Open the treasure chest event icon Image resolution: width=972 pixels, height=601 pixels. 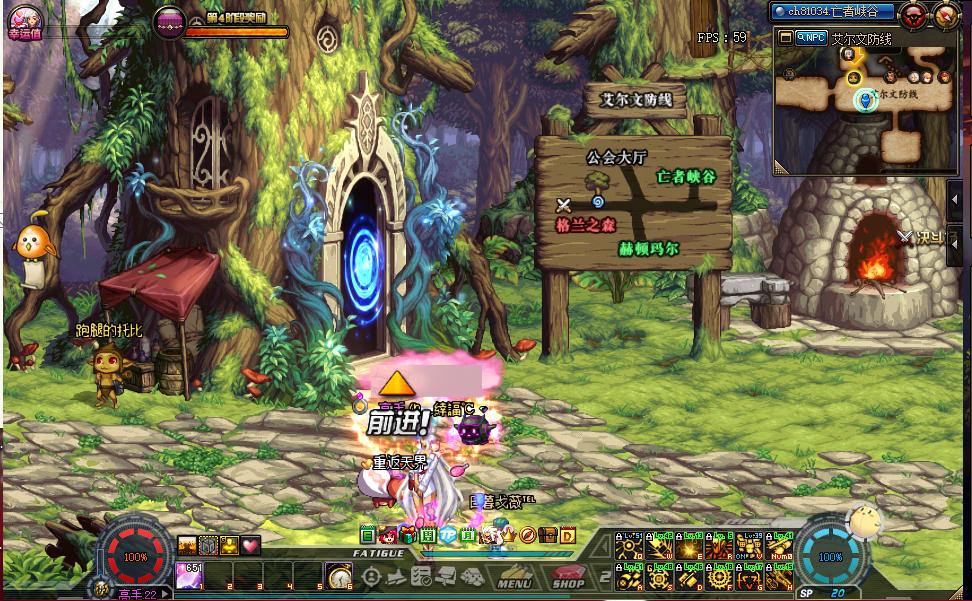coord(548,536)
